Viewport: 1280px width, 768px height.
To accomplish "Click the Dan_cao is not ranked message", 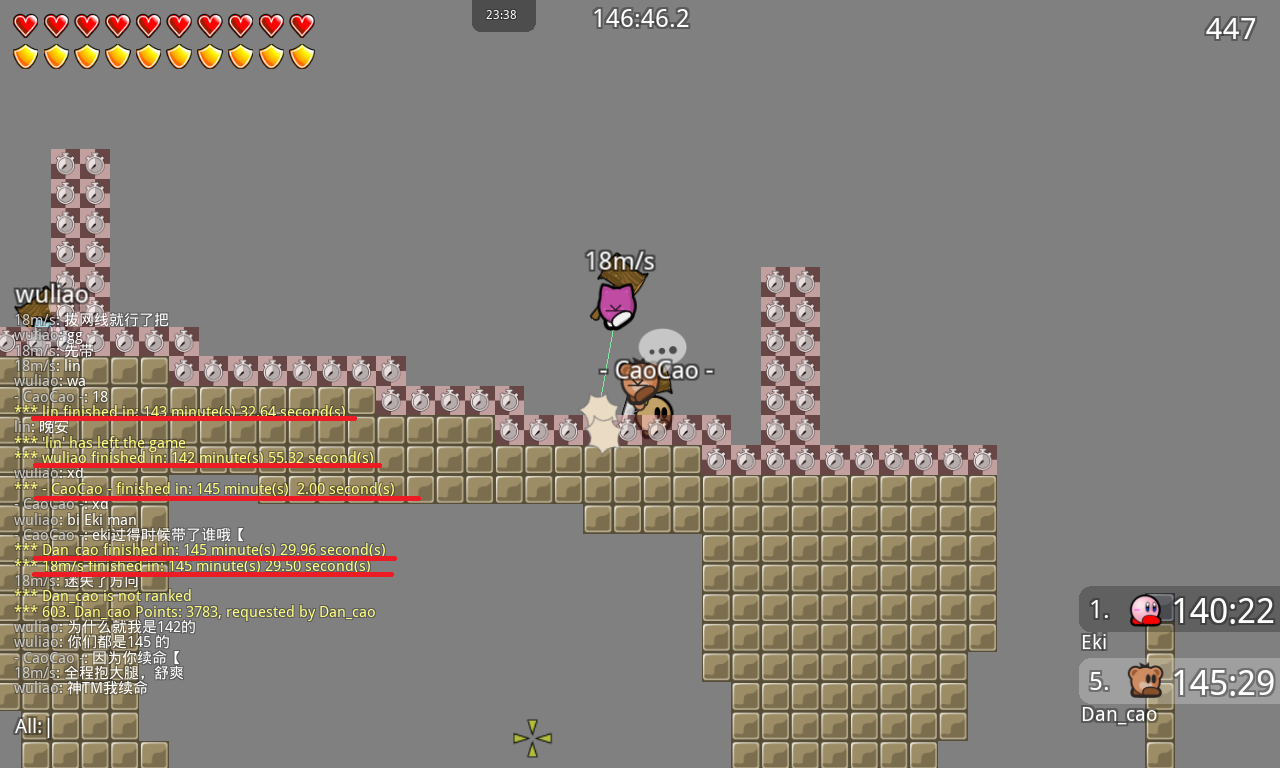I will pyautogui.click(x=103, y=595).
